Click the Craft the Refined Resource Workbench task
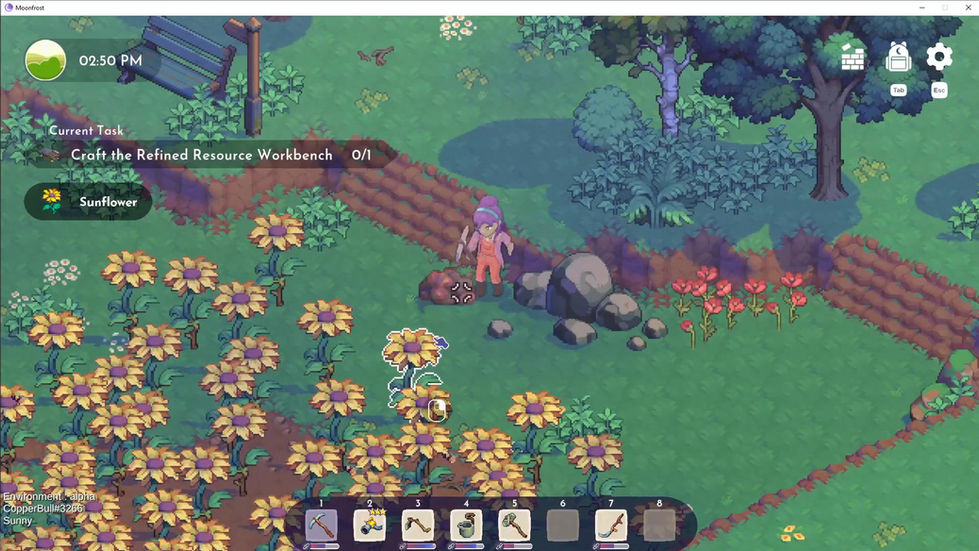The width and height of the screenshot is (979, 551). click(202, 156)
